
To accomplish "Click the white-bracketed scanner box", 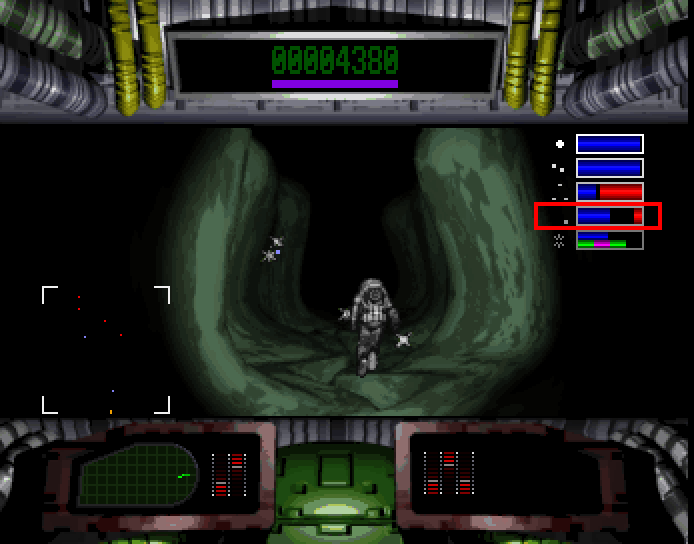I will point(106,349).
